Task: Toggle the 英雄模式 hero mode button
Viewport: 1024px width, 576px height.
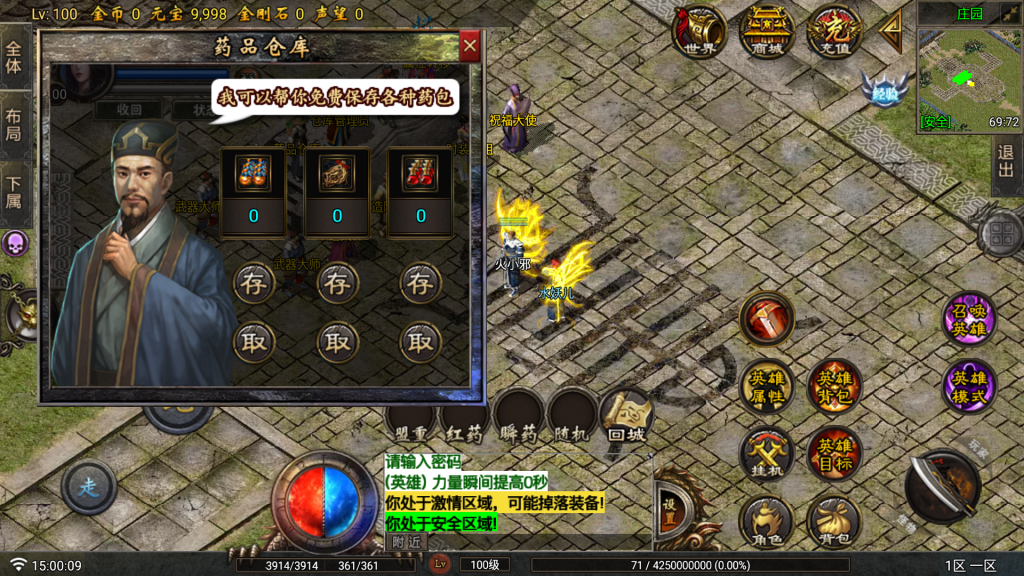Action: click(969, 386)
